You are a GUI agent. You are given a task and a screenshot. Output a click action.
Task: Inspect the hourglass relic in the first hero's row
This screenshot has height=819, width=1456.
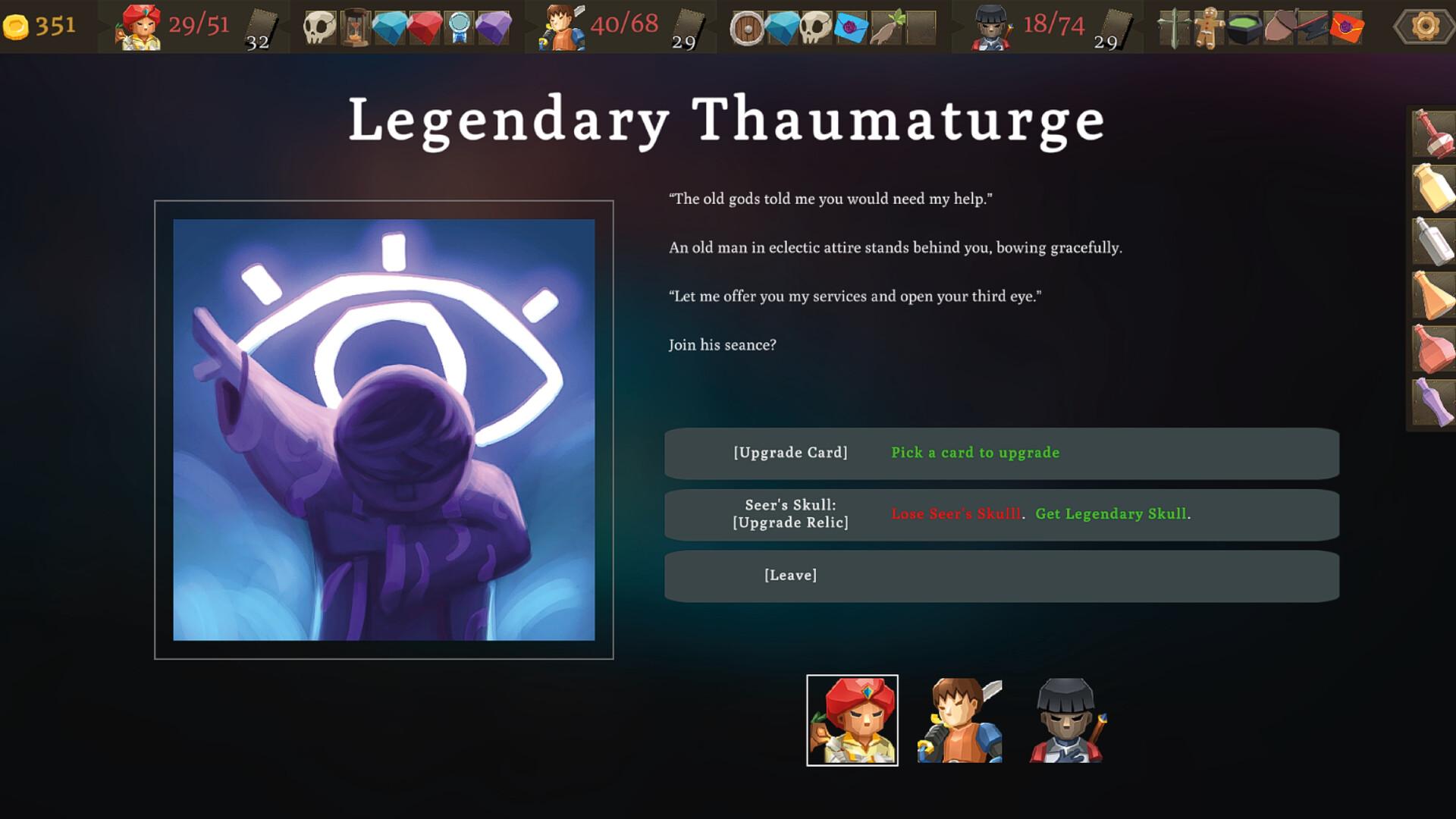[x=354, y=27]
